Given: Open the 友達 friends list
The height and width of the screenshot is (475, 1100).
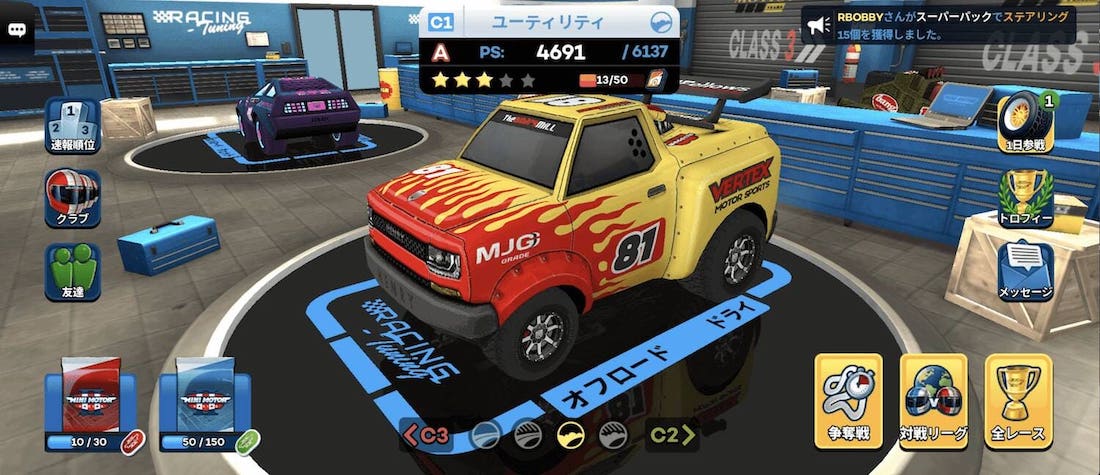Looking at the screenshot, I should (72, 272).
